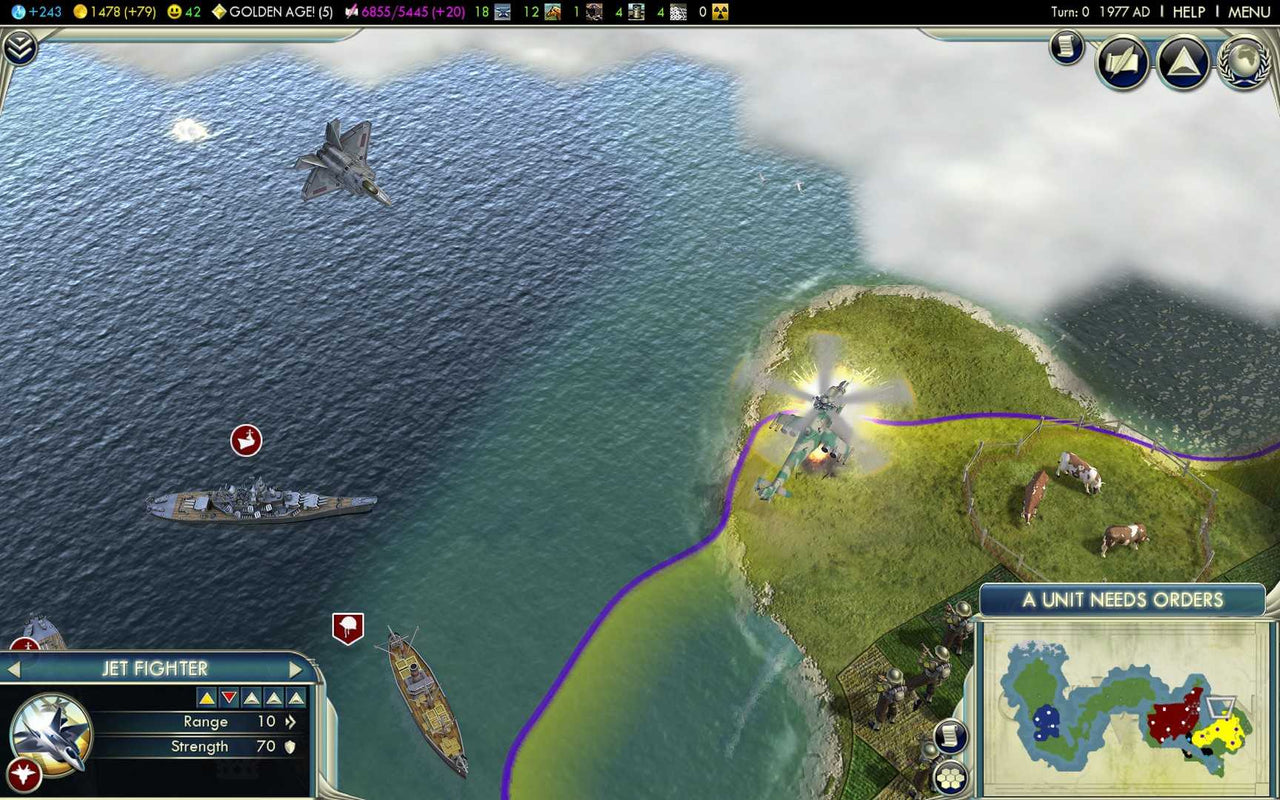Screen dimensions: 1280x800
Task: Open the minimap options scroll icon
Action: pos(949,735)
